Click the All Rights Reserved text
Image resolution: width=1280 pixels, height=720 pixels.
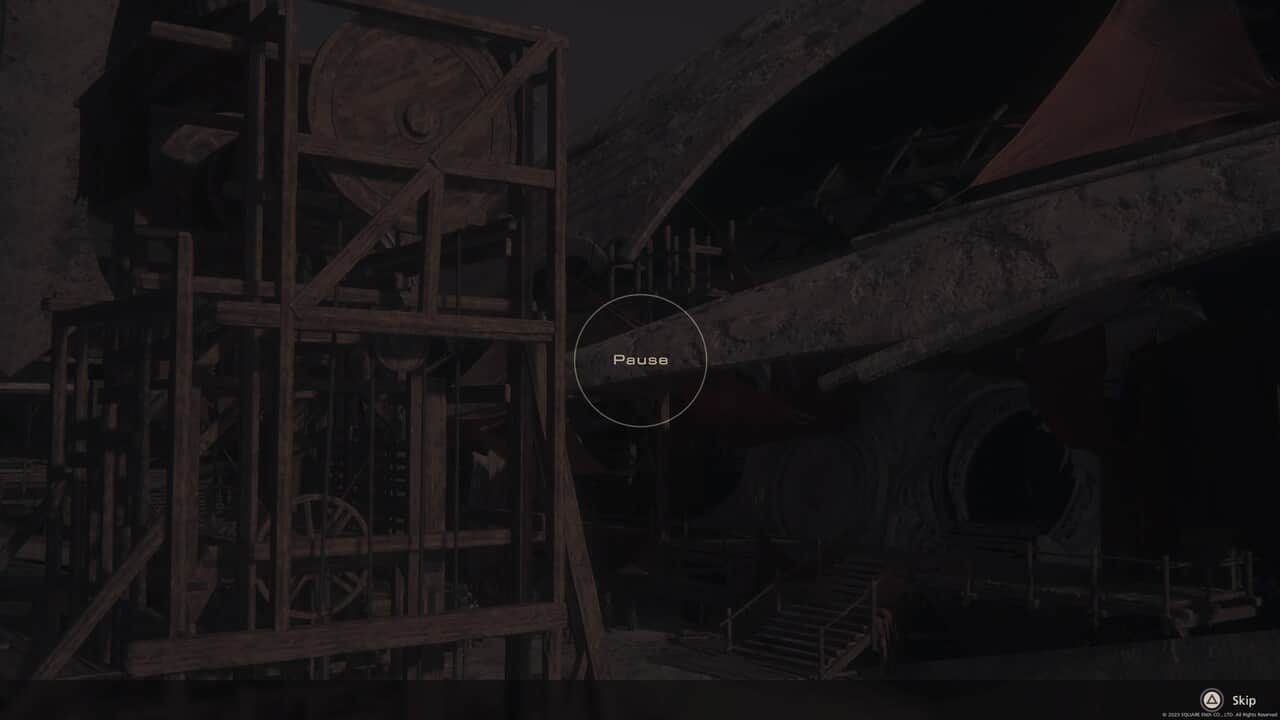click(x=1258, y=714)
